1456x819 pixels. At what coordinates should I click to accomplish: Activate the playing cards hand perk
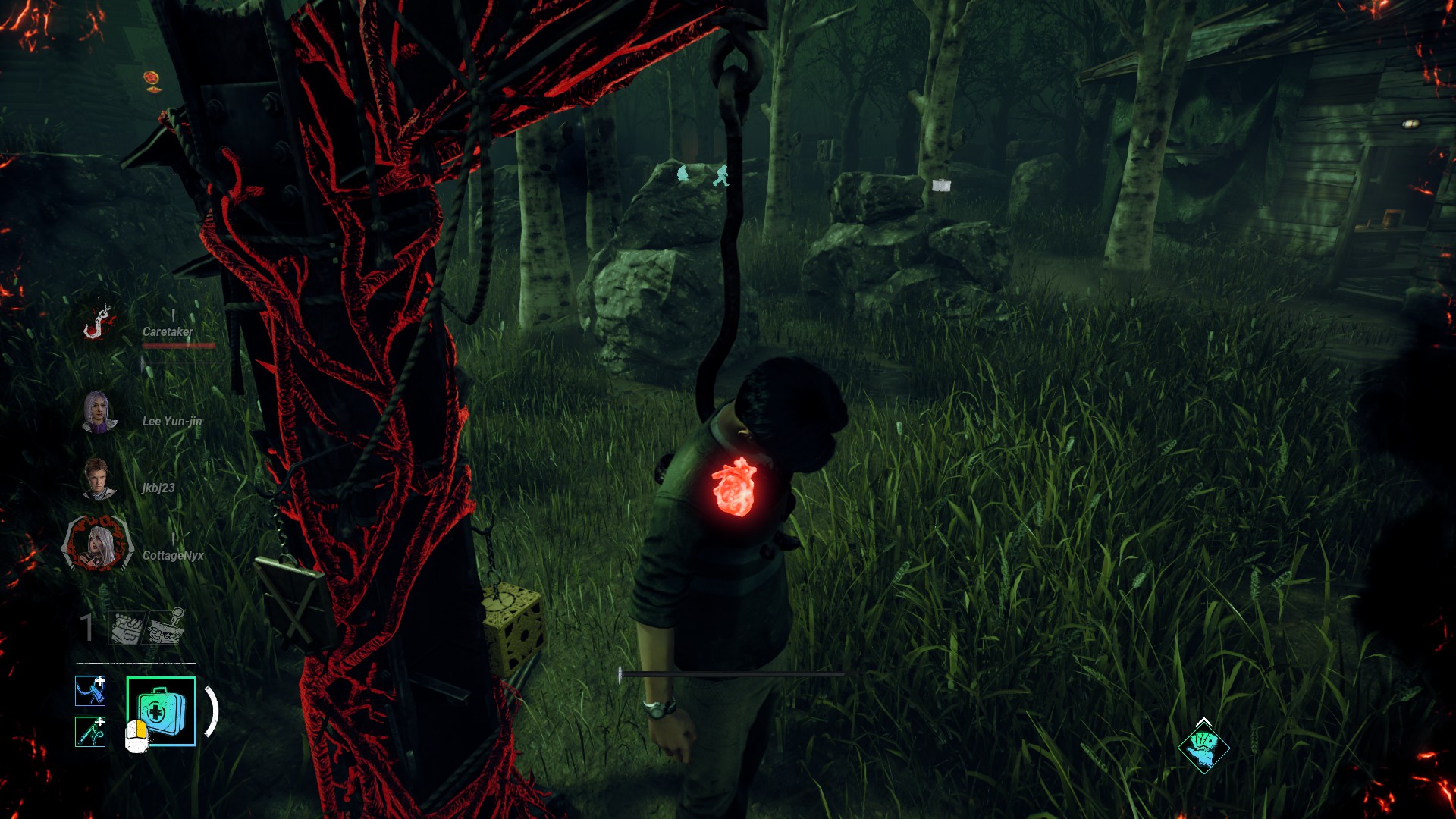pos(1203,746)
